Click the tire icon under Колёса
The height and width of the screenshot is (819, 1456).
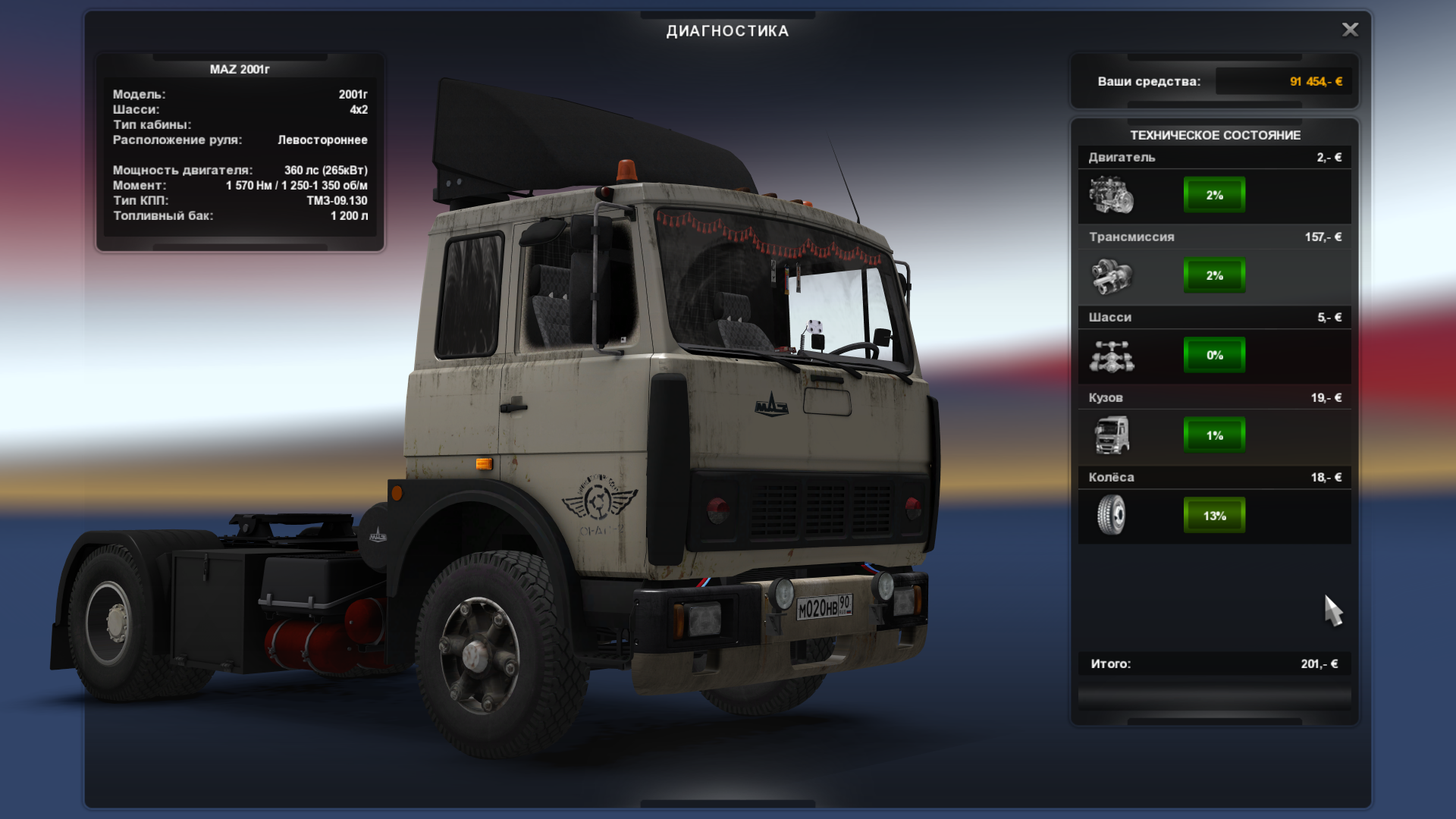coord(1111,516)
